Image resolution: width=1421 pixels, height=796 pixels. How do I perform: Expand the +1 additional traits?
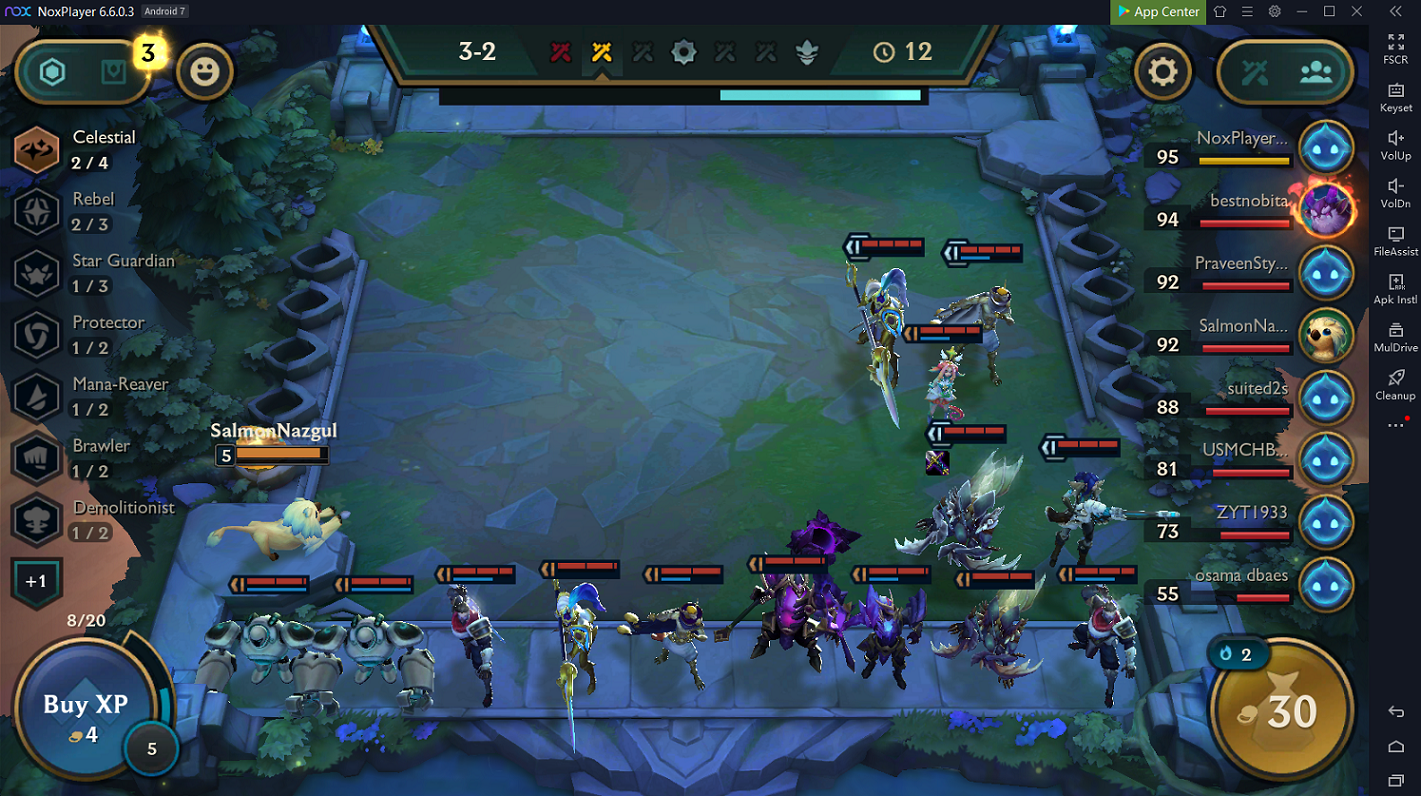pyautogui.click(x=36, y=581)
